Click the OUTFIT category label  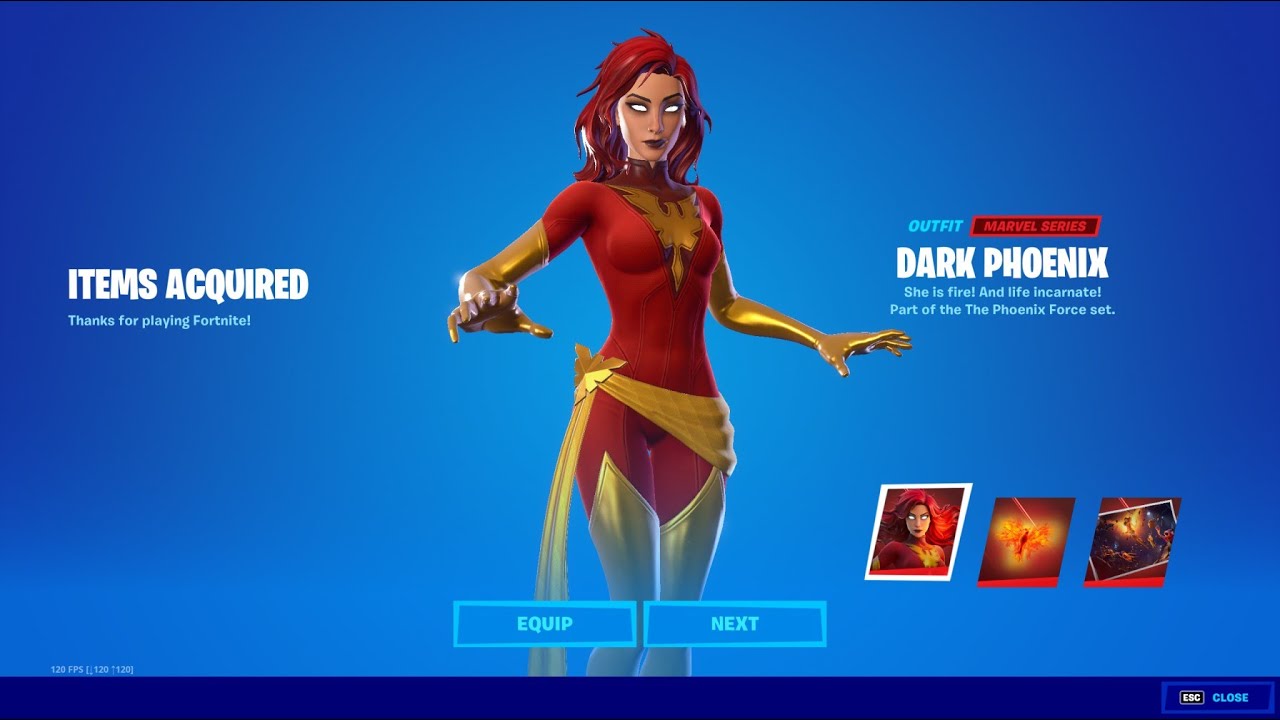click(938, 226)
